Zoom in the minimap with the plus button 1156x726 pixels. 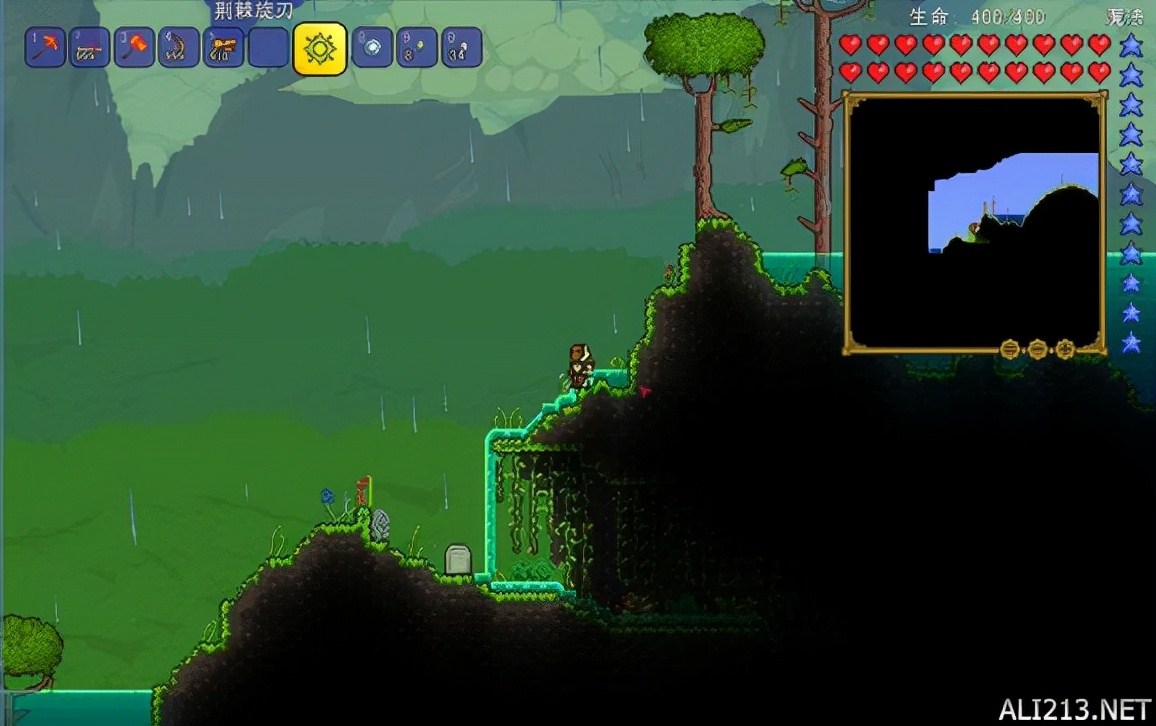[x=1065, y=349]
